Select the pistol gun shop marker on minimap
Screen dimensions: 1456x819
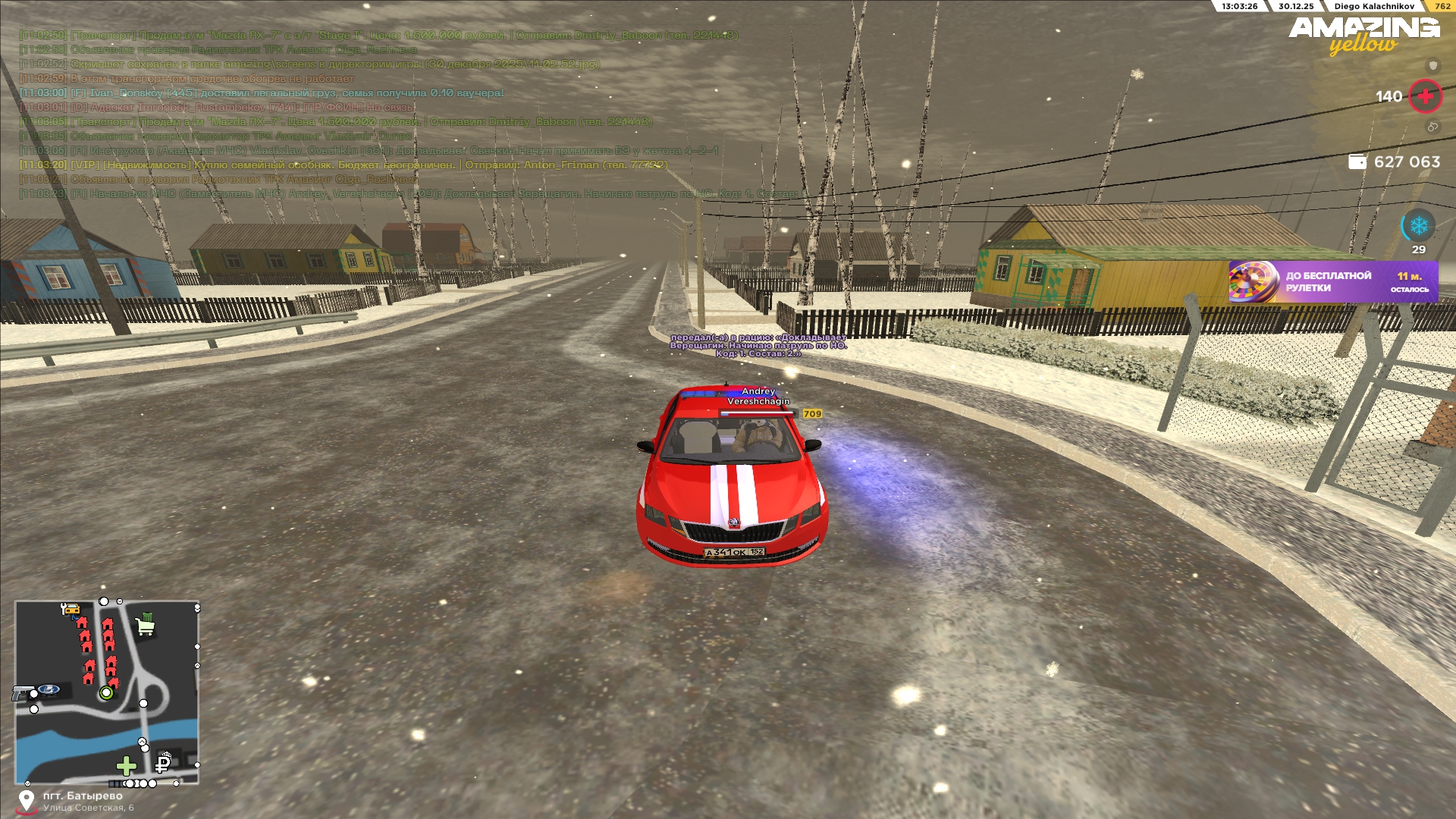[21, 692]
